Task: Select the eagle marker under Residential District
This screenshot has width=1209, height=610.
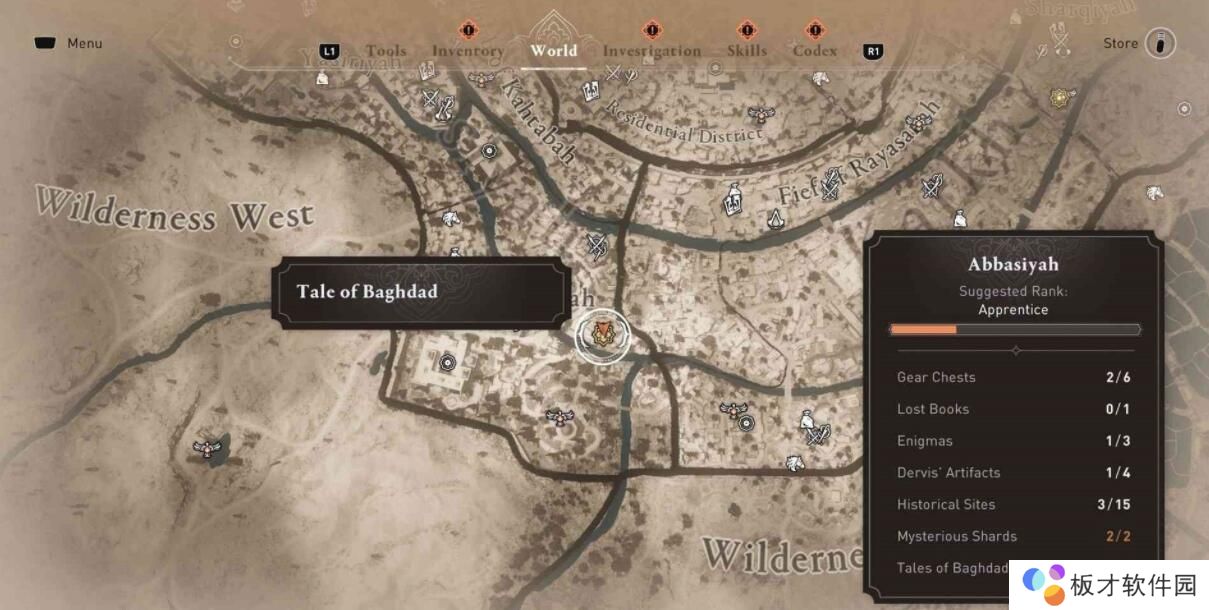Action: tap(760, 114)
